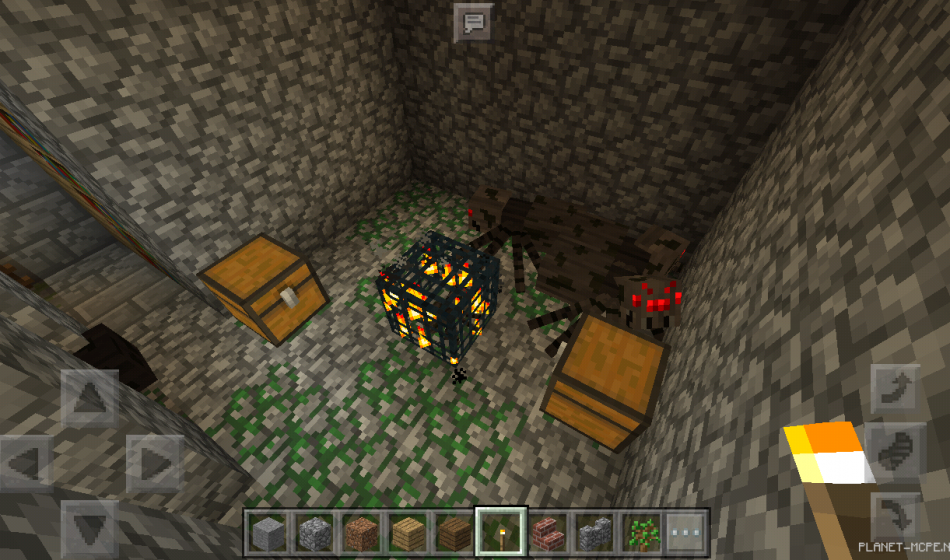Tap the fly down button
This screenshot has height=560, width=950.
pos(895,517)
